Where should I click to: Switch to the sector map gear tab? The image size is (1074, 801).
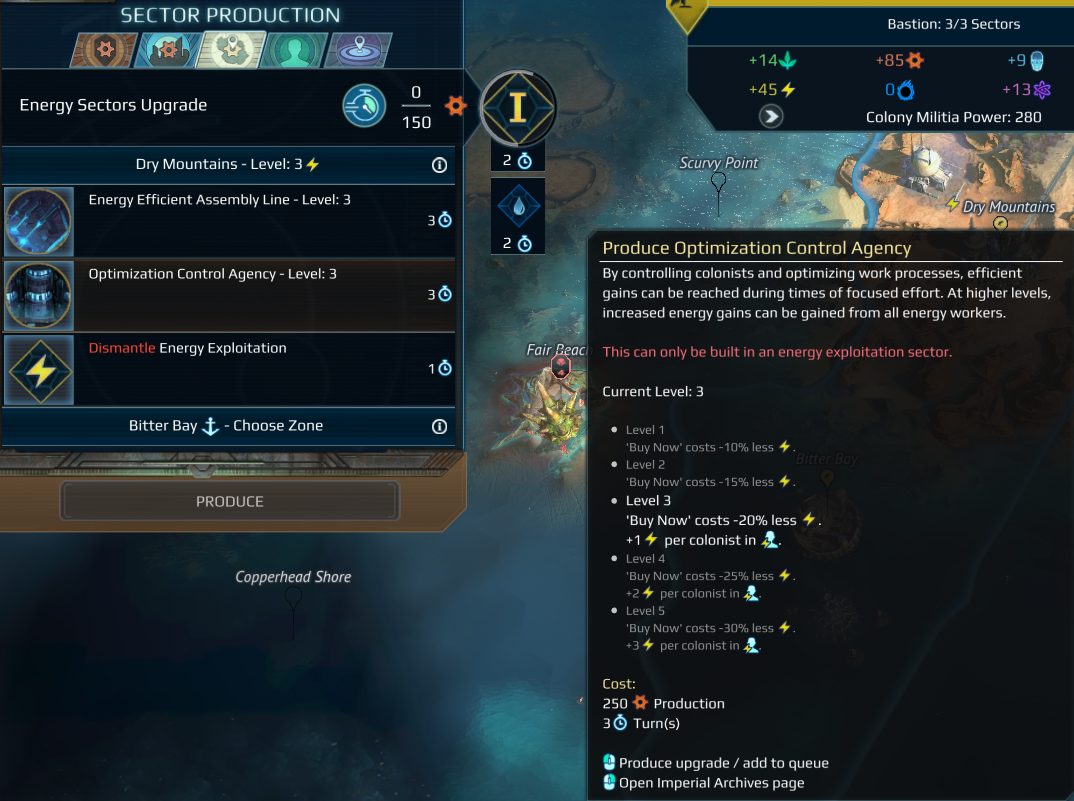point(230,50)
